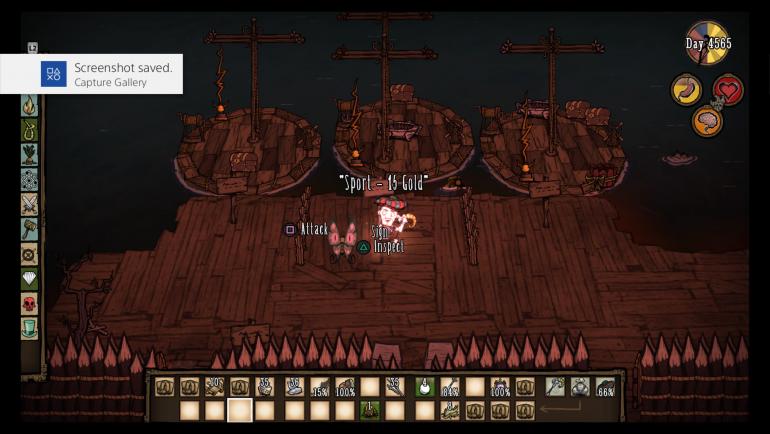Select the inventory item showing 15% durability

(319, 387)
